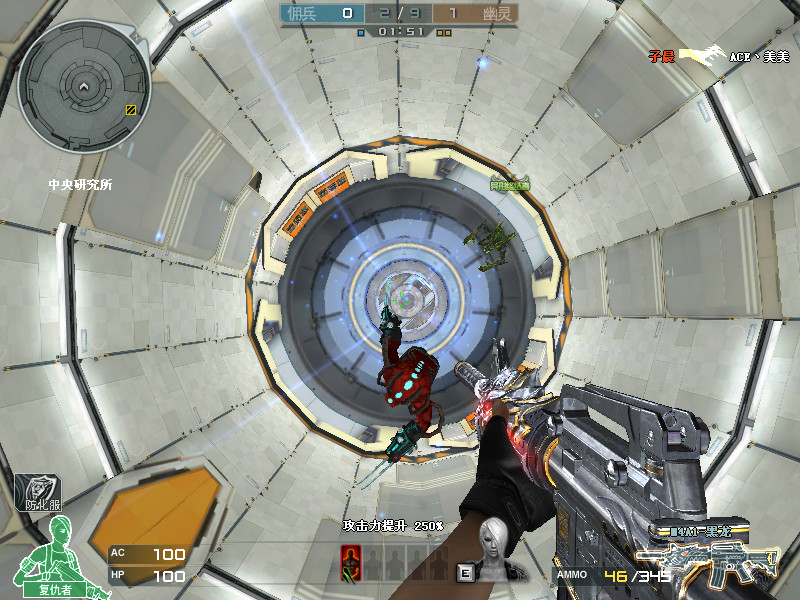Click the red highlighted figure slot
This screenshot has height=600, width=800.
351,561
